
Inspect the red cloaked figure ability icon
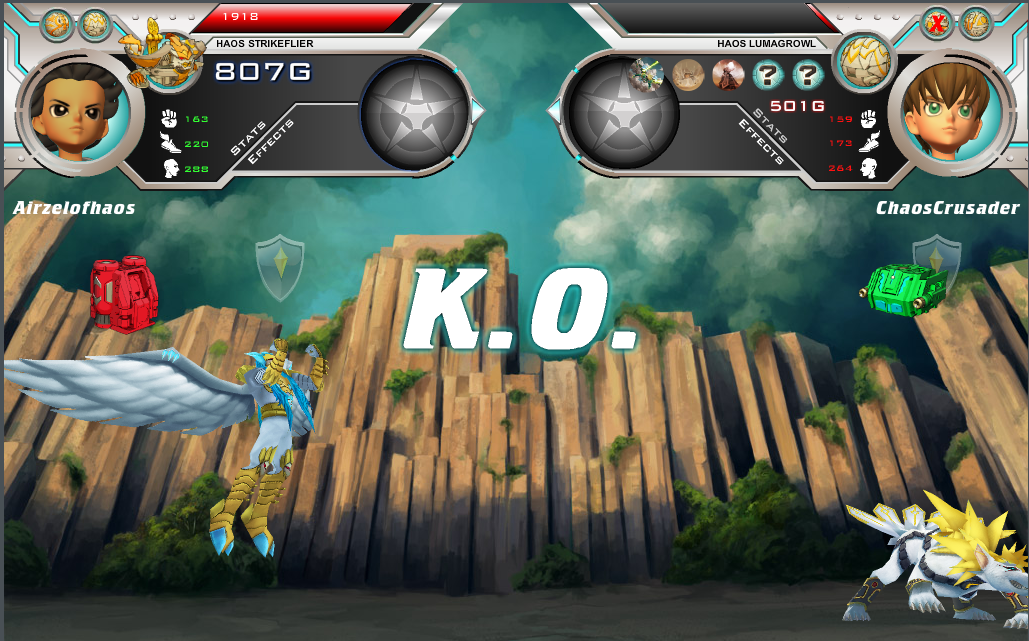click(728, 75)
